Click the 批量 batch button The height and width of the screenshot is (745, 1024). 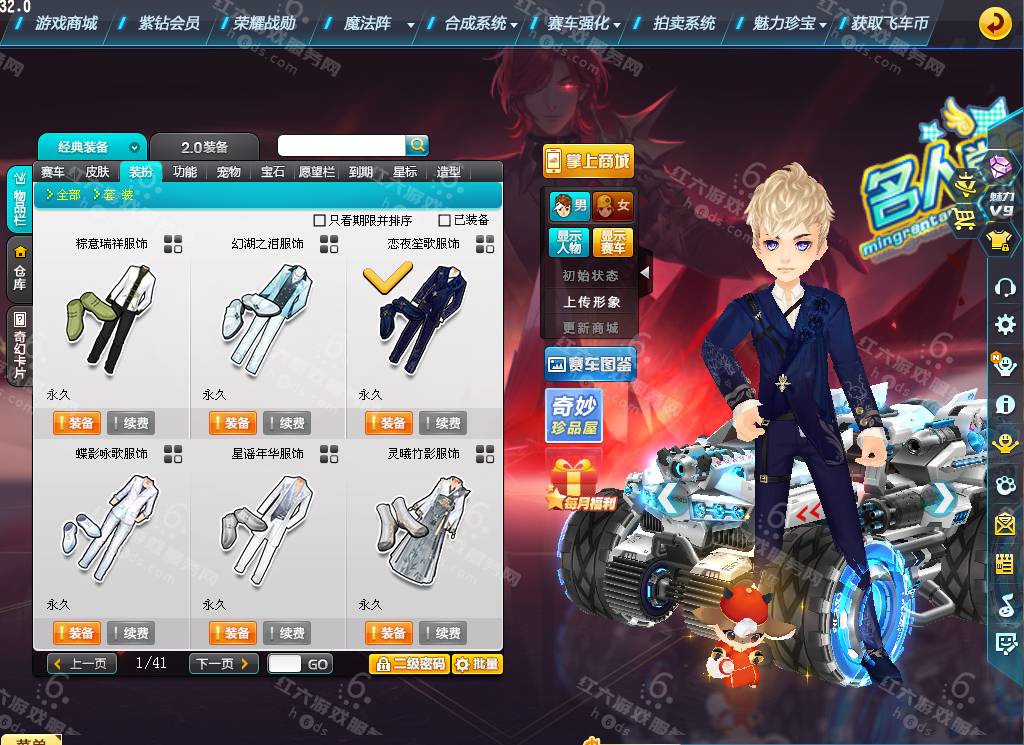pos(477,664)
